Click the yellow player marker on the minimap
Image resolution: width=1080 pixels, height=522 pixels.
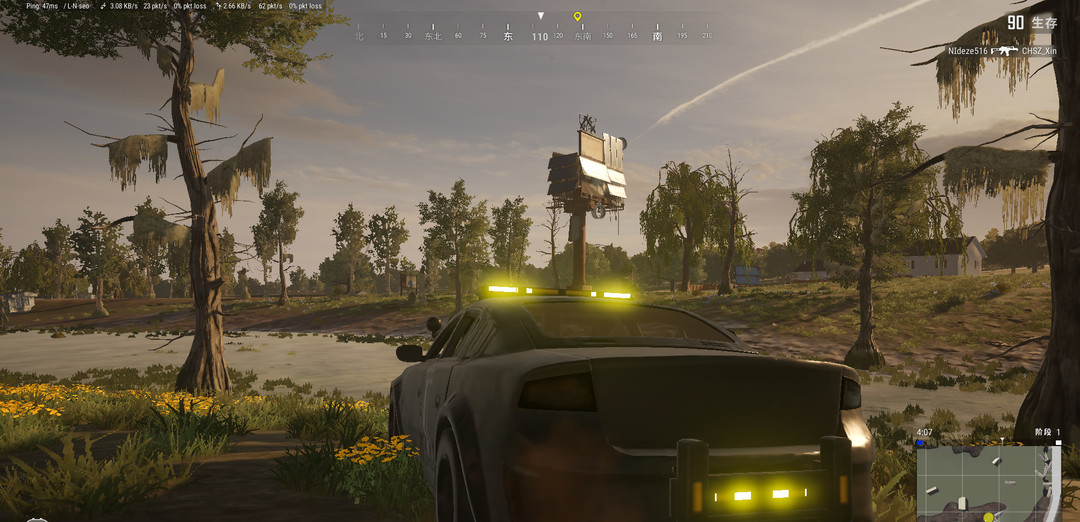pyautogui.click(x=988, y=516)
